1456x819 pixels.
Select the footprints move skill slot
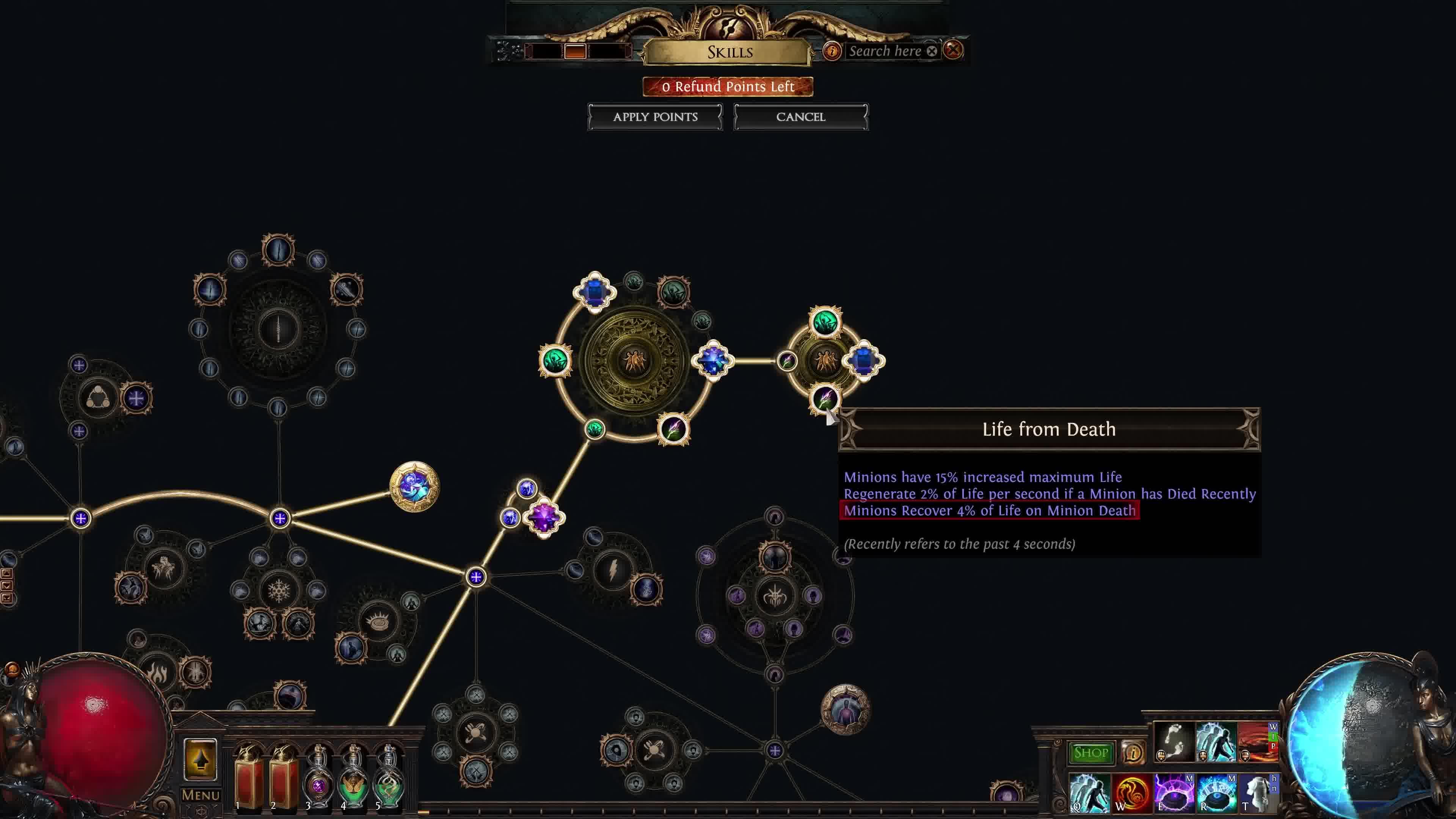point(1174,742)
